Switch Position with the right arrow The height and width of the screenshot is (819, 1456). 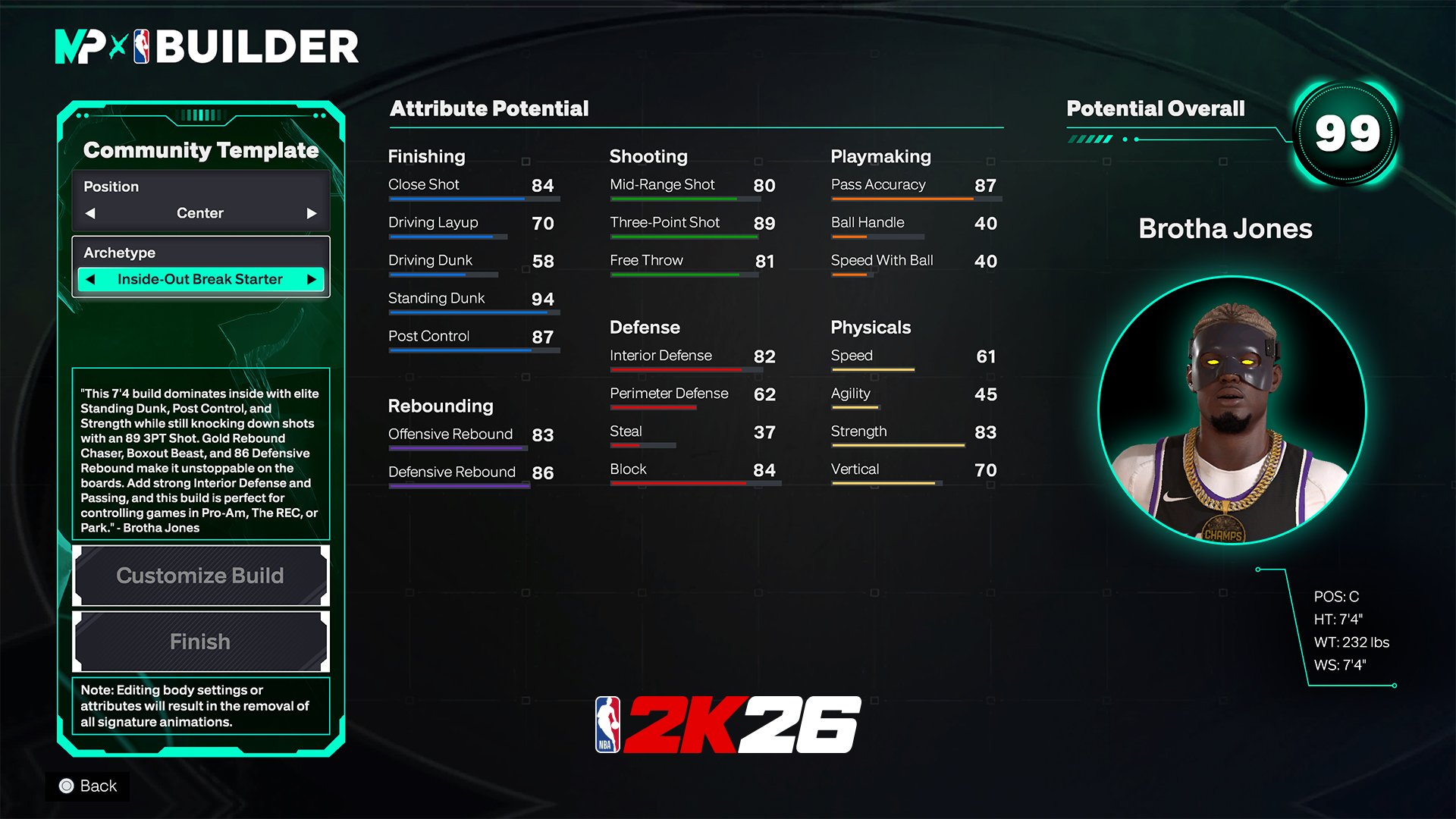click(x=311, y=213)
